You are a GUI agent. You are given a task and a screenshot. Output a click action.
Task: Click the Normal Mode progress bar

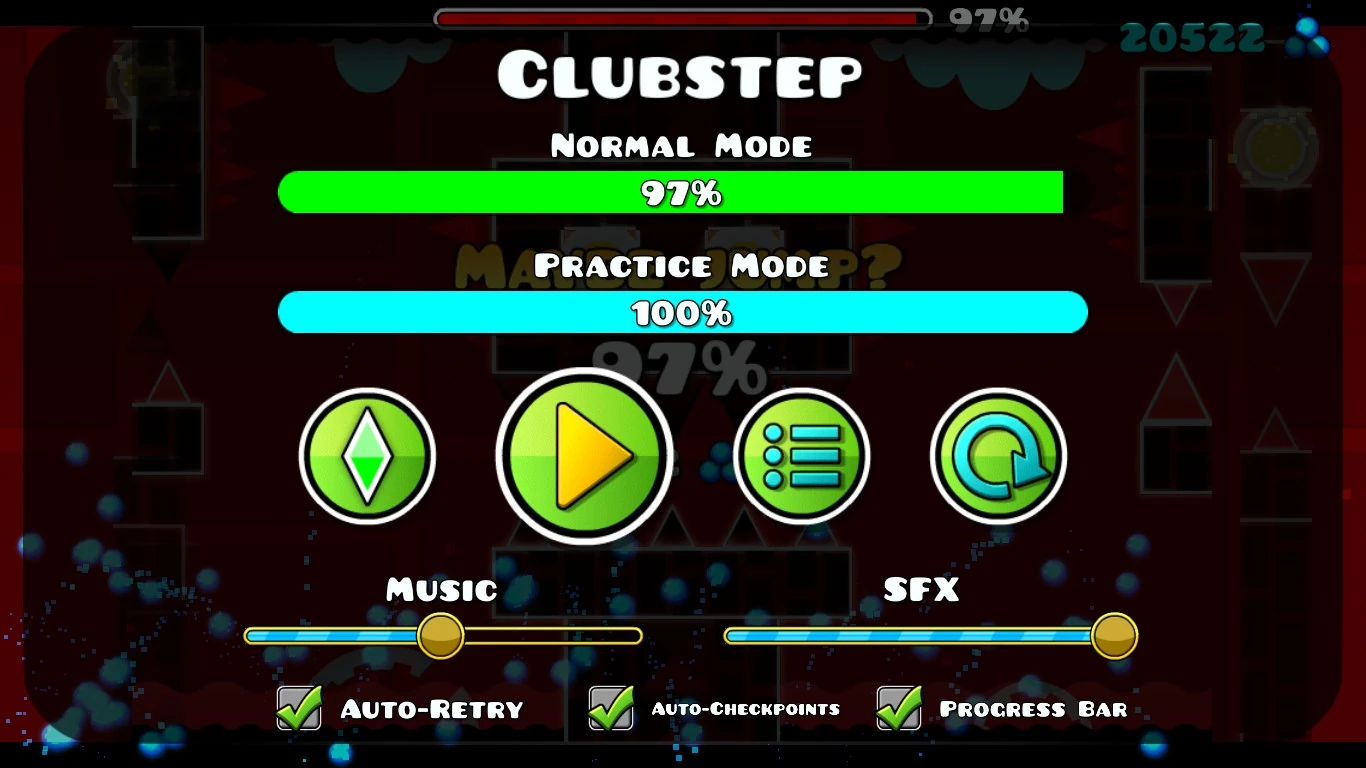[672, 191]
